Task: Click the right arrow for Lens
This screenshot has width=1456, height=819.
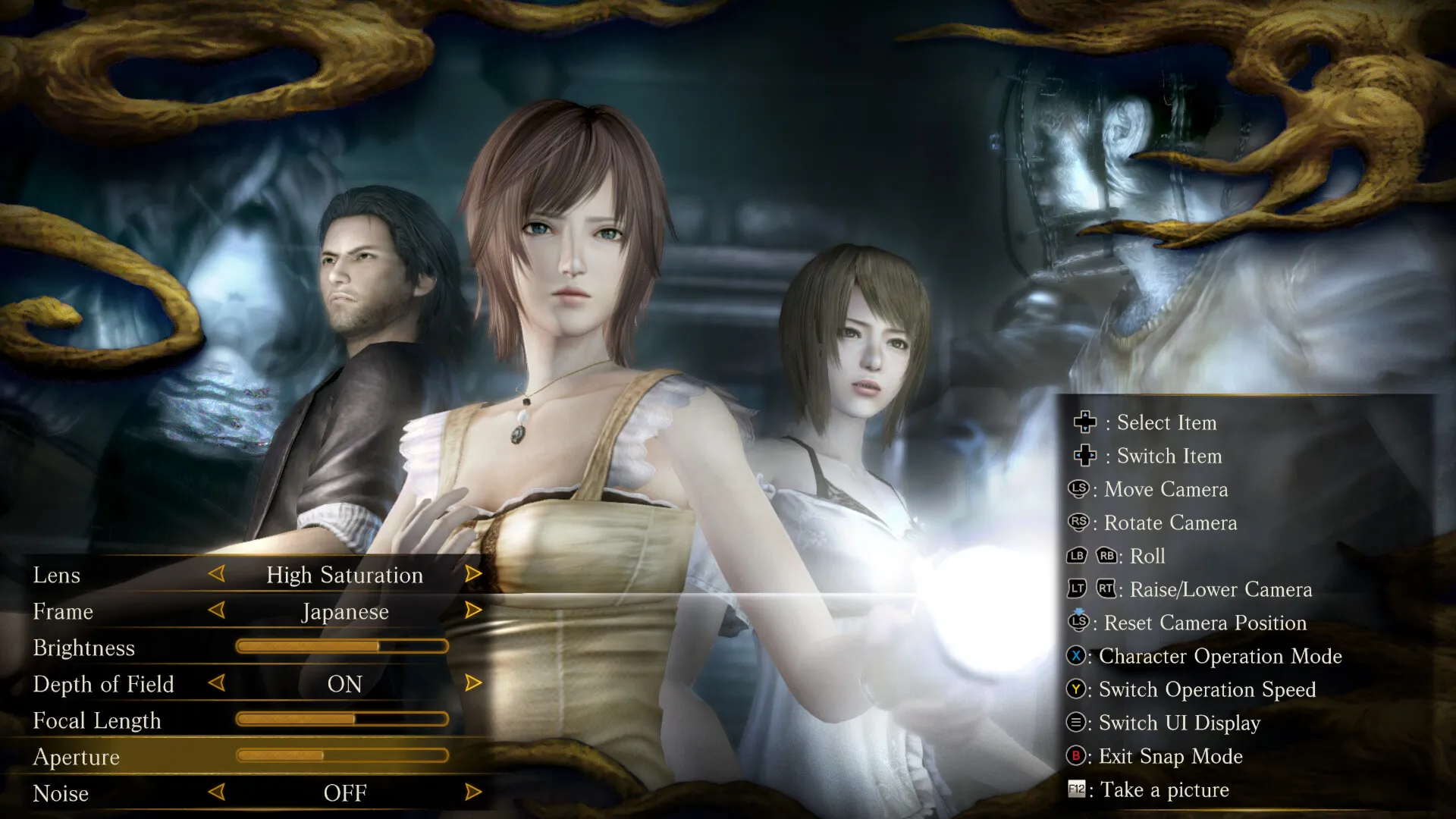Action: 473,574
